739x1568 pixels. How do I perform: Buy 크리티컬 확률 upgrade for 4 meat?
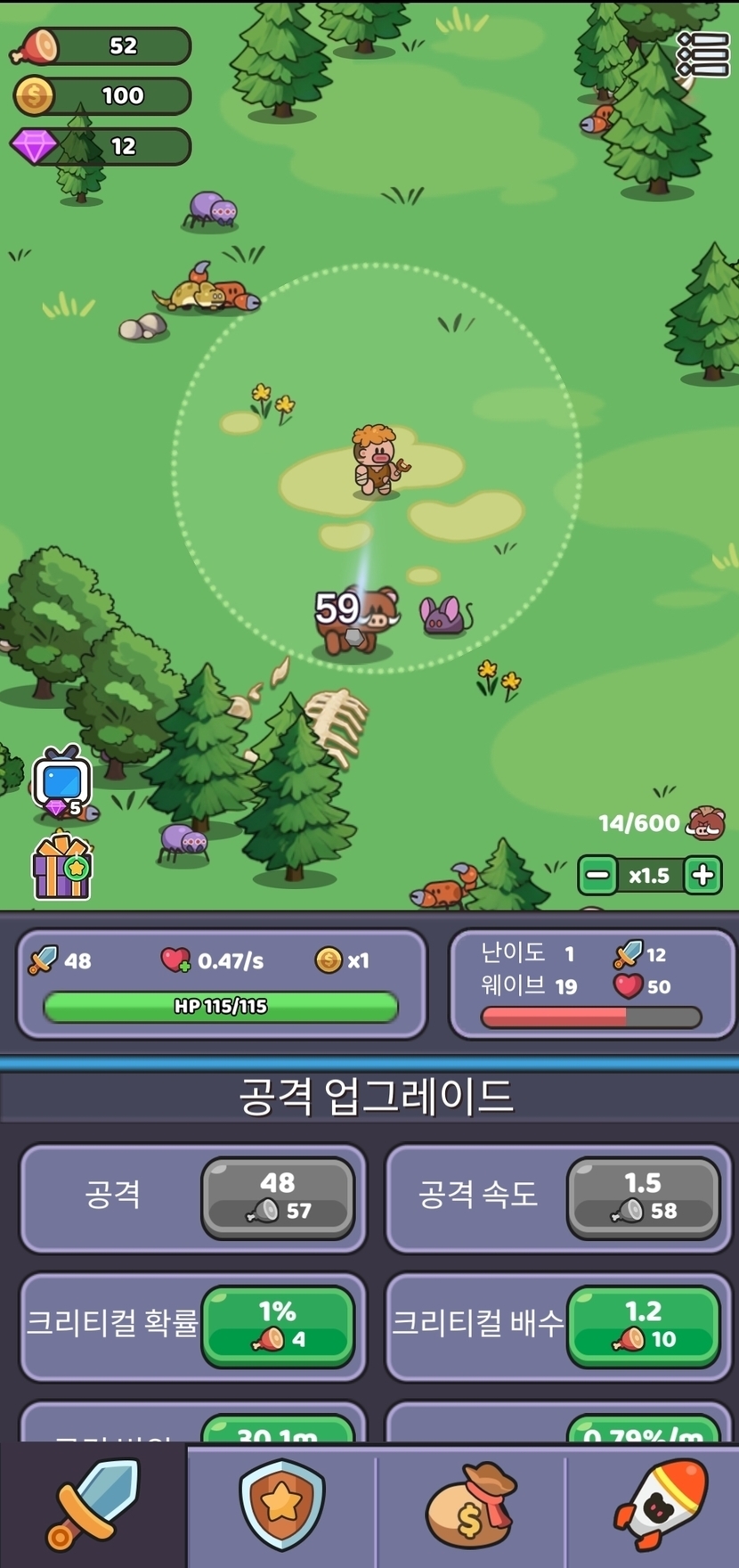[x=278, y=1326]
